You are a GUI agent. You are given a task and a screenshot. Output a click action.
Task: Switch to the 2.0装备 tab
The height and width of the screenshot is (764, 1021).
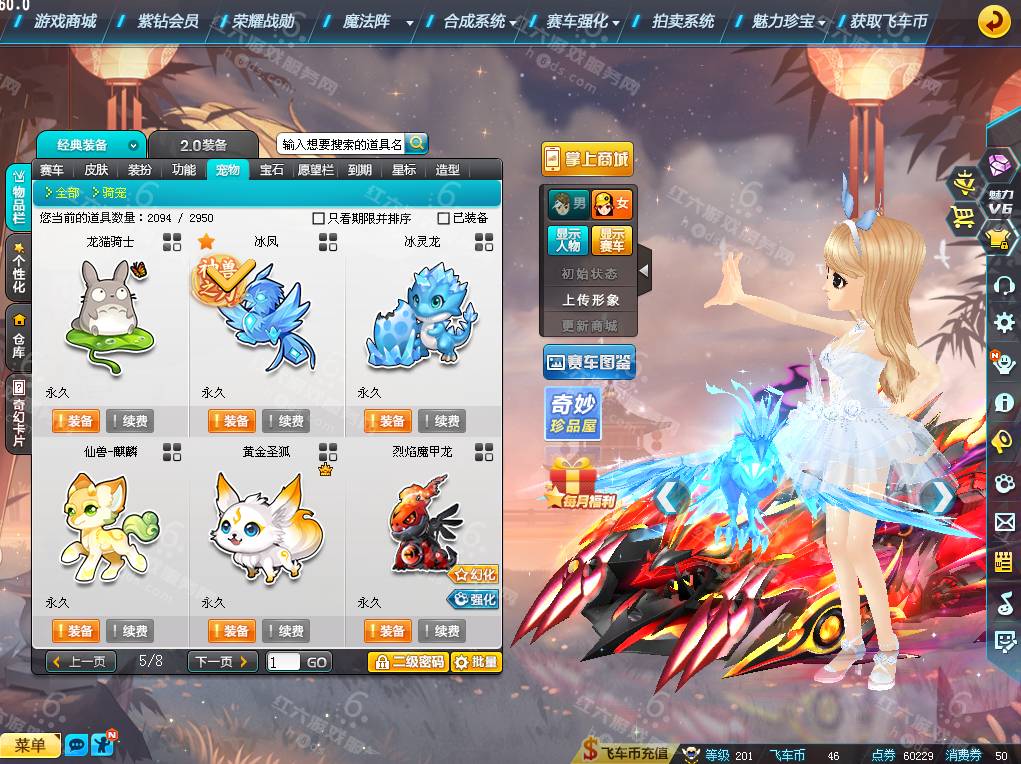click(x=203, y=145)
